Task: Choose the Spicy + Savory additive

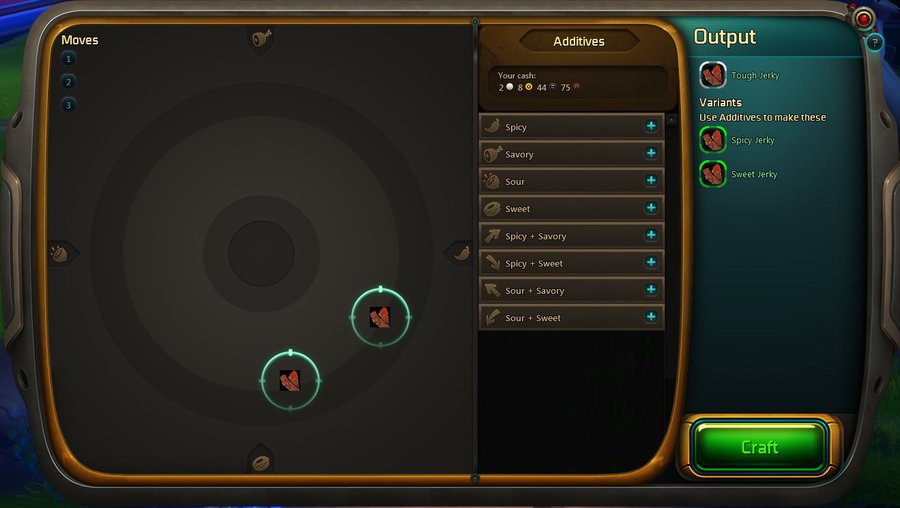Action: 651,236
